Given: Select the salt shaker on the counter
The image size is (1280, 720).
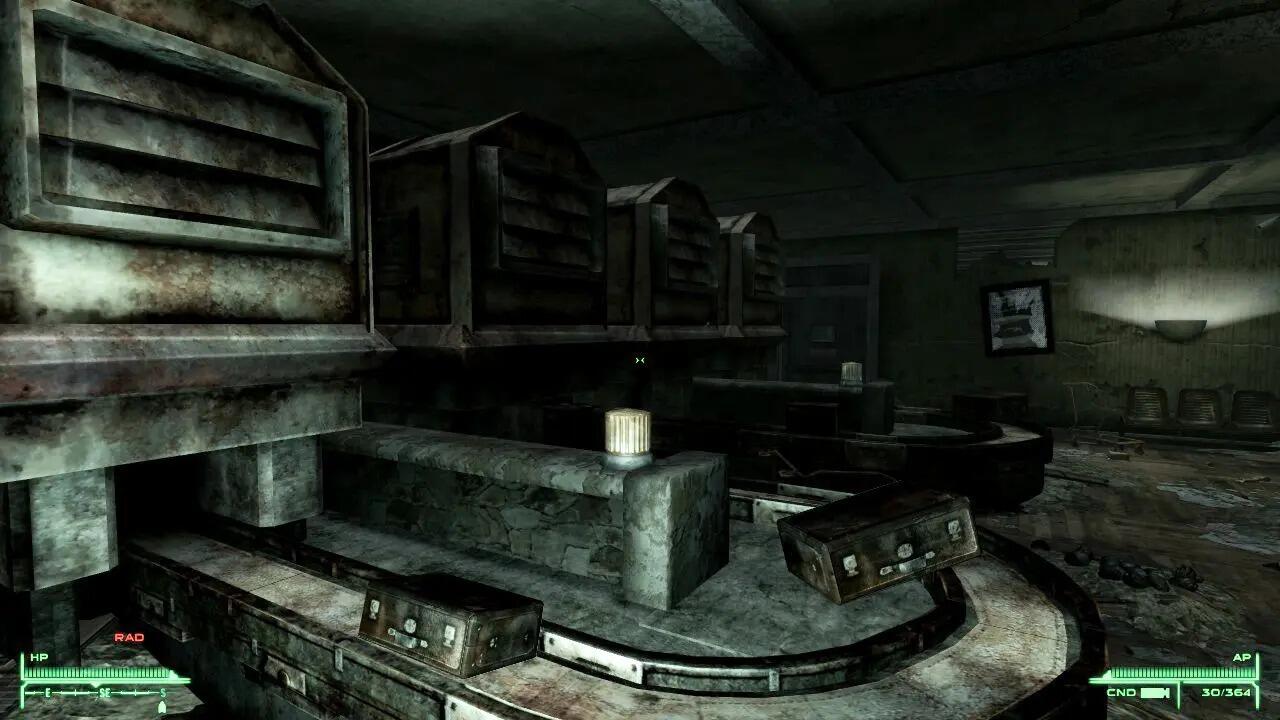Looking at the screenshot, I should (627, 435).
